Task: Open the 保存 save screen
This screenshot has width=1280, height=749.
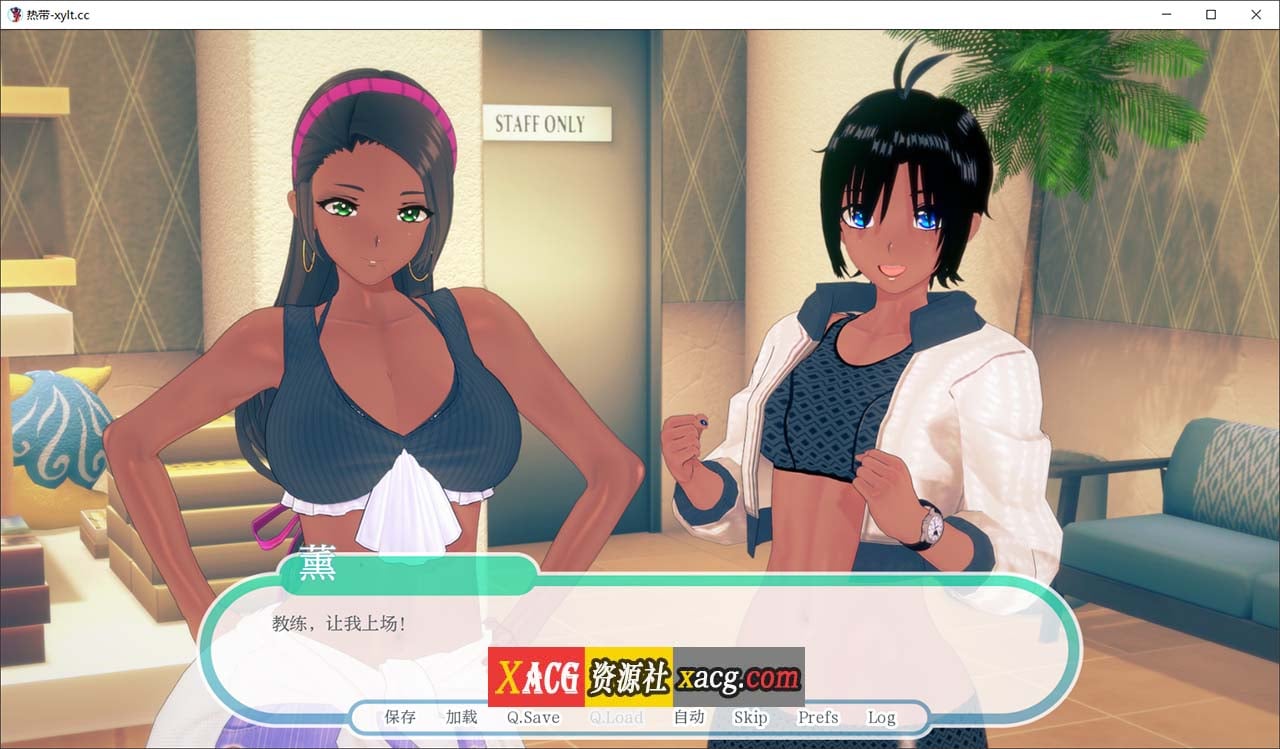Action: (399, 717)
